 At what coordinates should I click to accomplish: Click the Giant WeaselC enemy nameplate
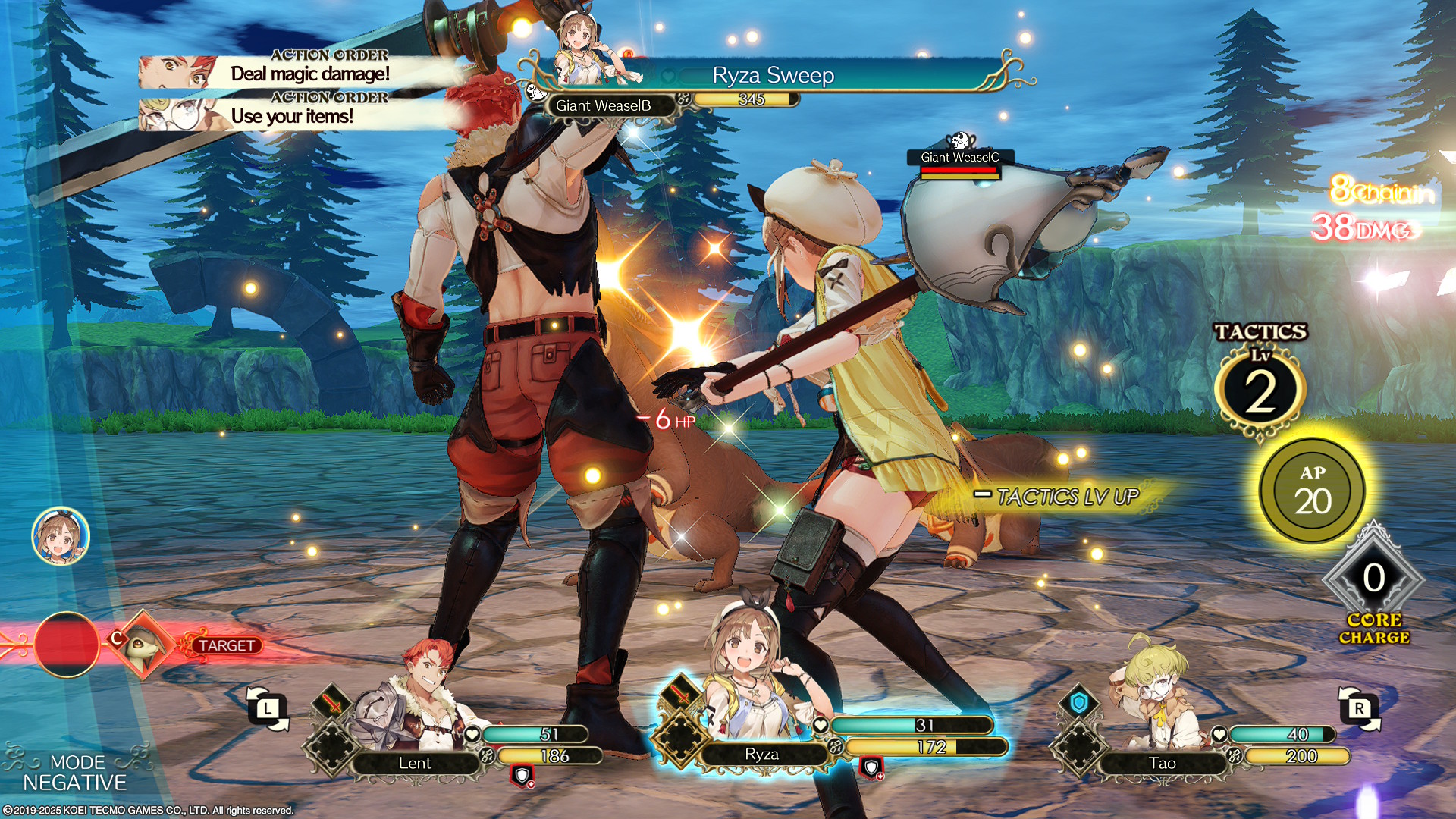pos(959,158)
